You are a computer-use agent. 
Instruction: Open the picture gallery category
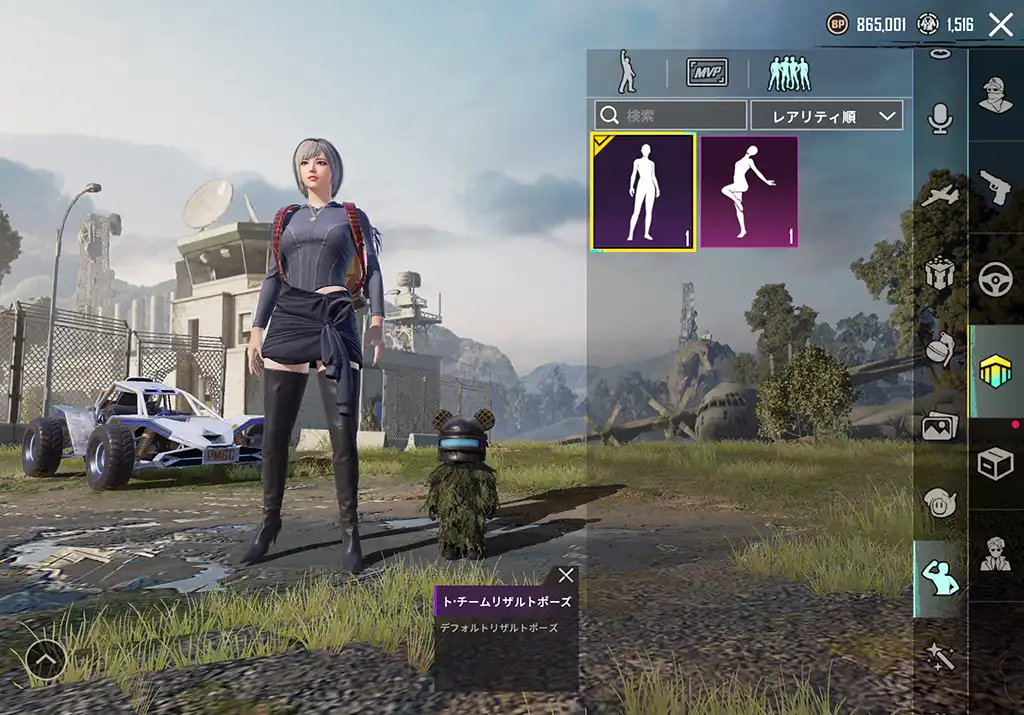pyautogui.click(x=940, y=426)
